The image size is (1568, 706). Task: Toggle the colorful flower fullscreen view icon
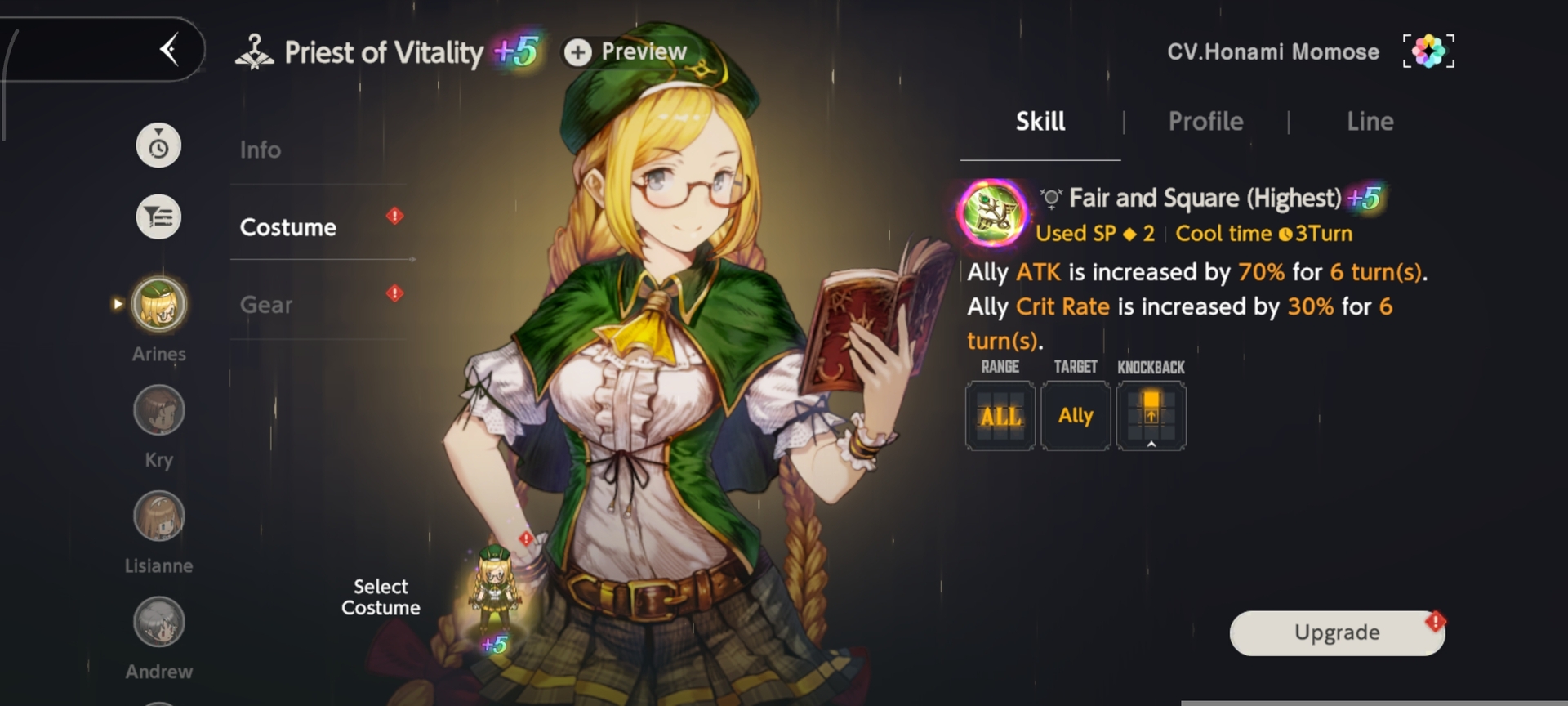(x=1428, y=51)
